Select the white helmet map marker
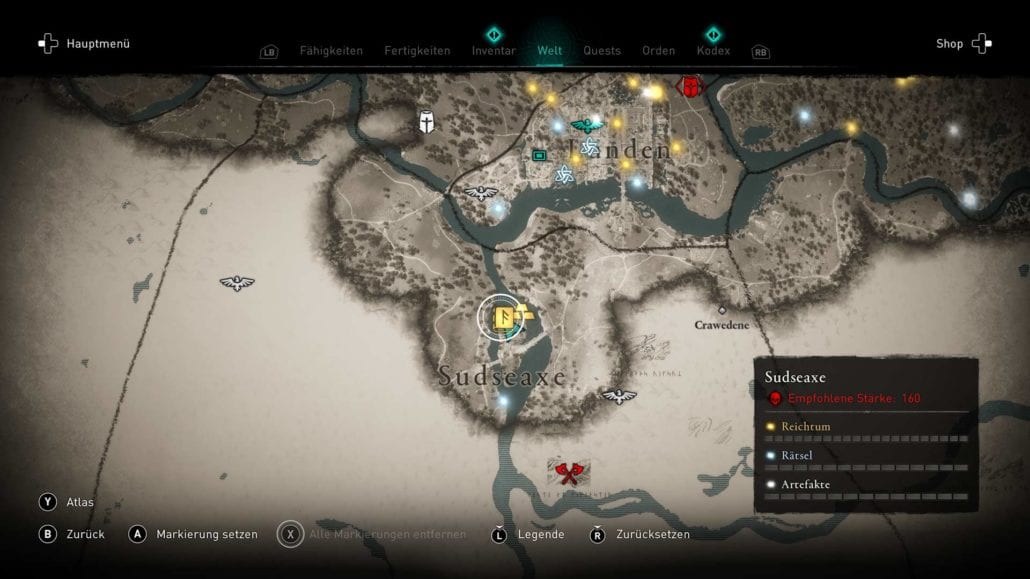Viewport: 1030px width, 579px height. pos(427,122)
